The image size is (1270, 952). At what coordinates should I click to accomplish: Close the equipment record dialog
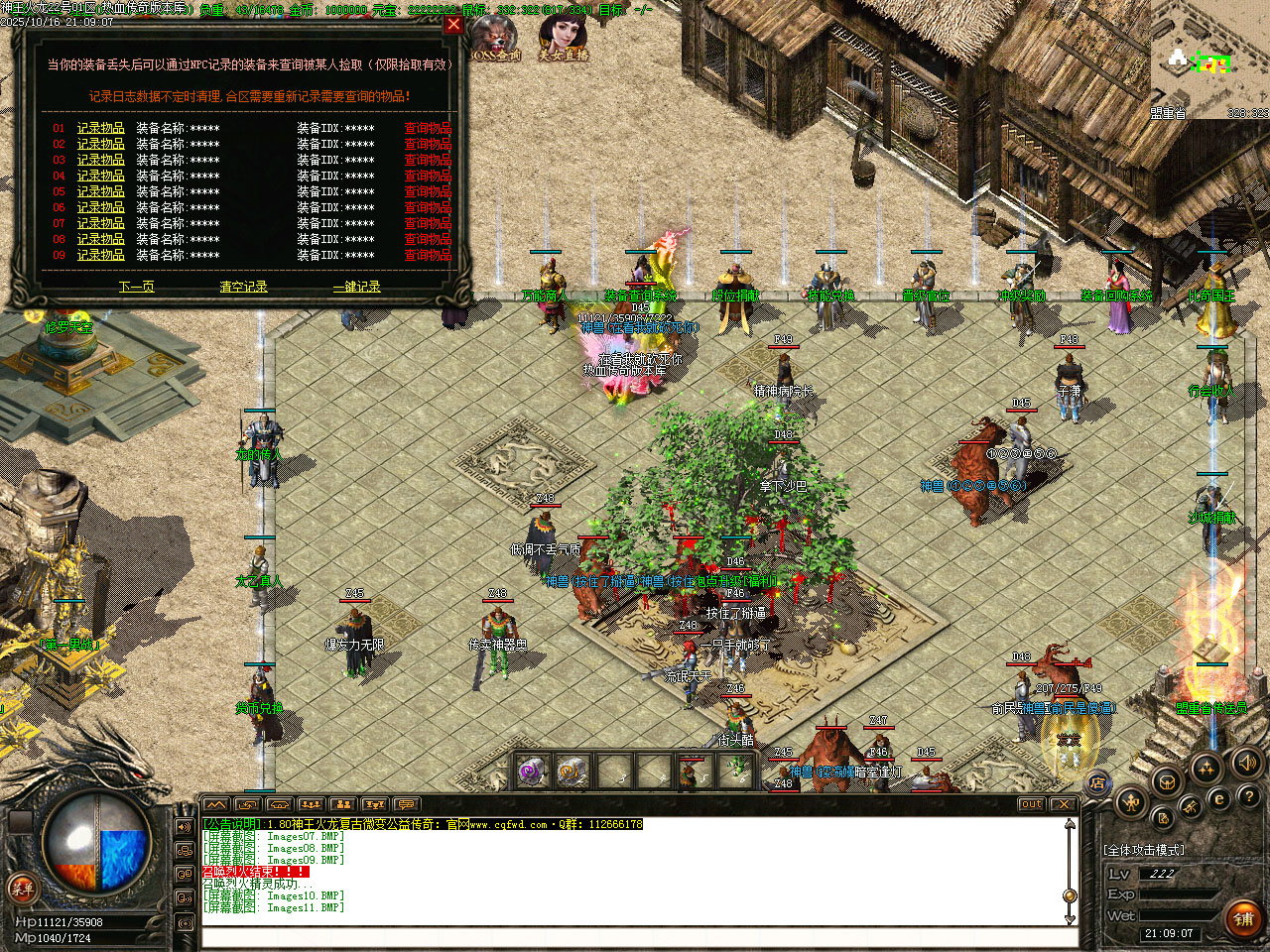point(453,25)
